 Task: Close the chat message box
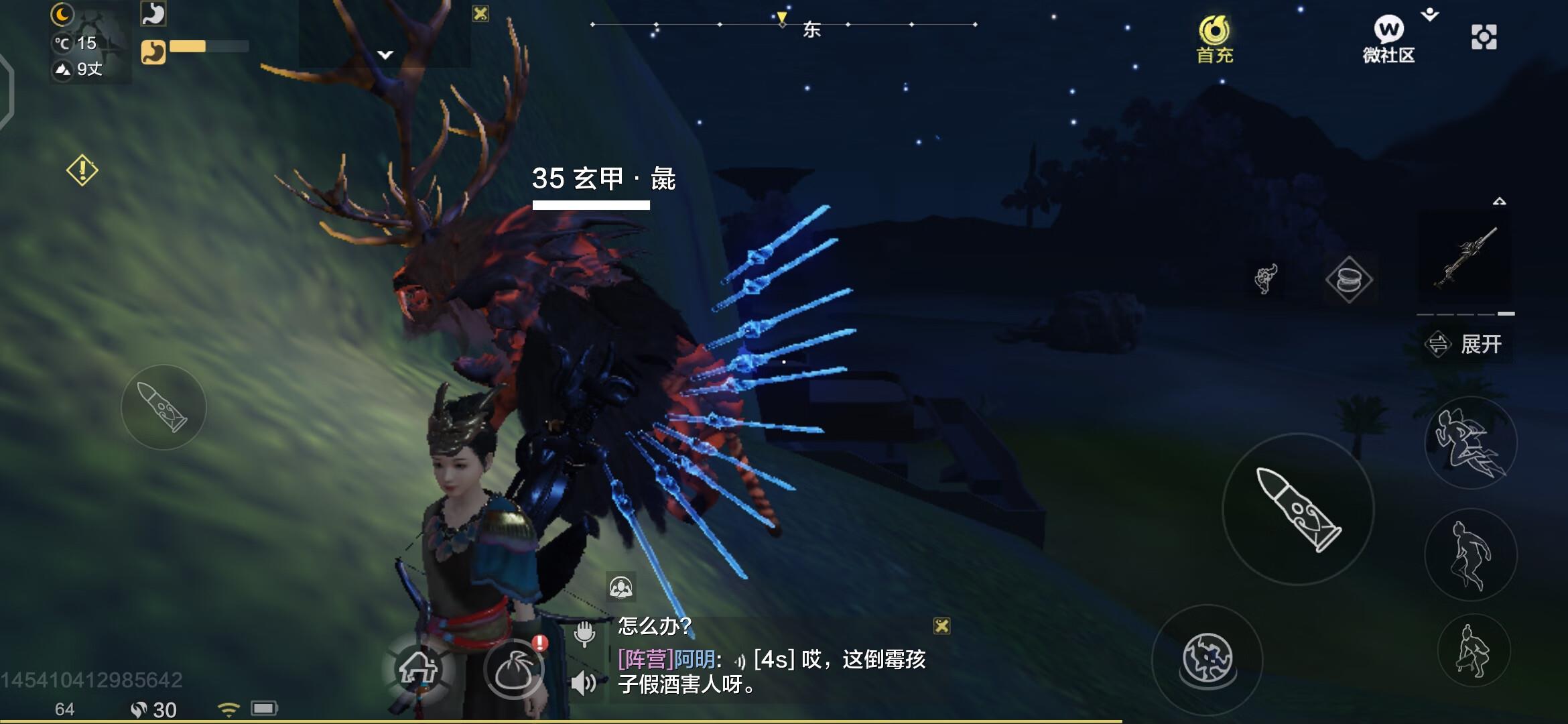(941, 626)
